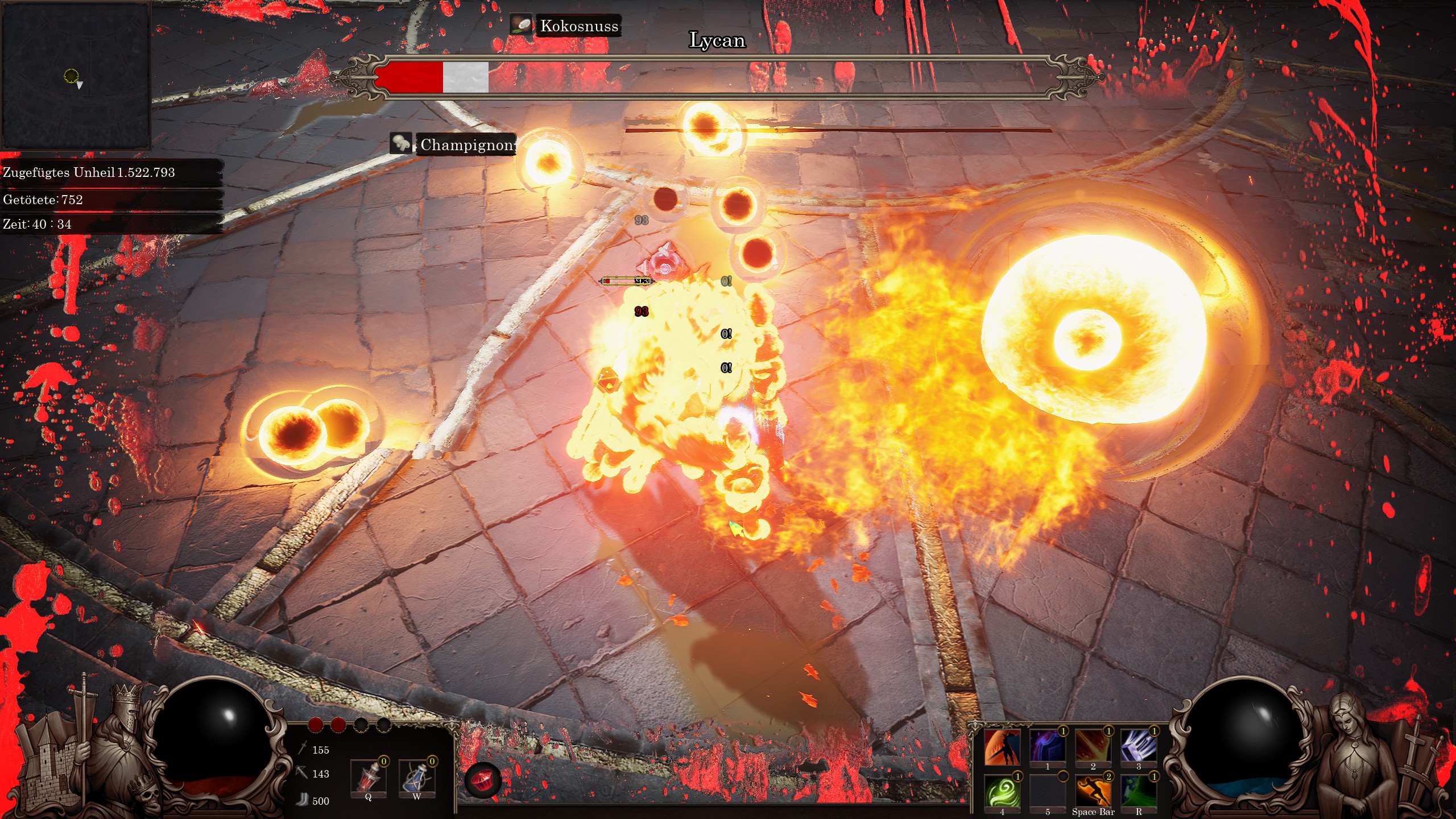
Task: Select the Kokosnuss player nameplate
Action: point(578,26)
